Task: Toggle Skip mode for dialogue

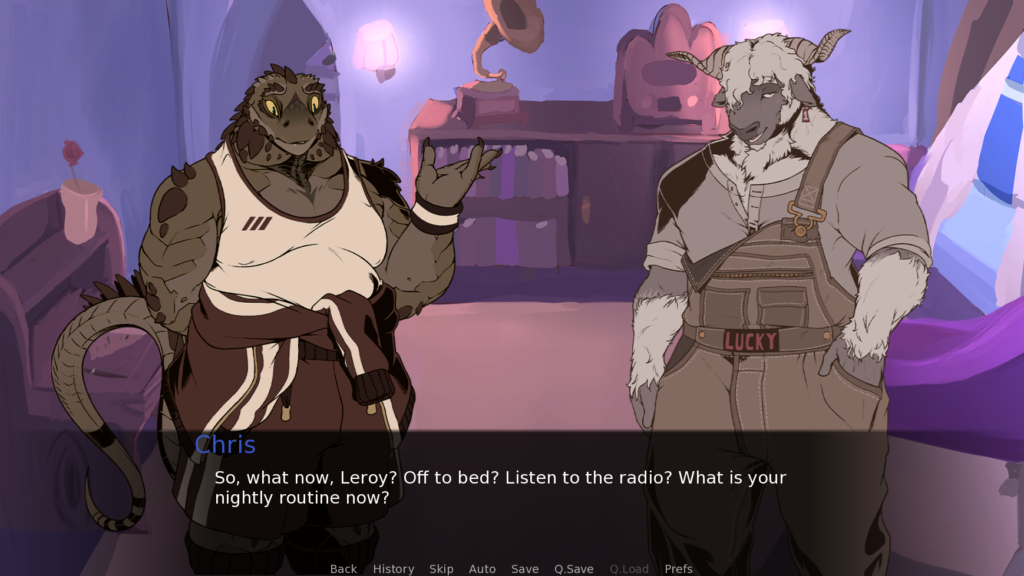Action: click(x=441, y=568)
